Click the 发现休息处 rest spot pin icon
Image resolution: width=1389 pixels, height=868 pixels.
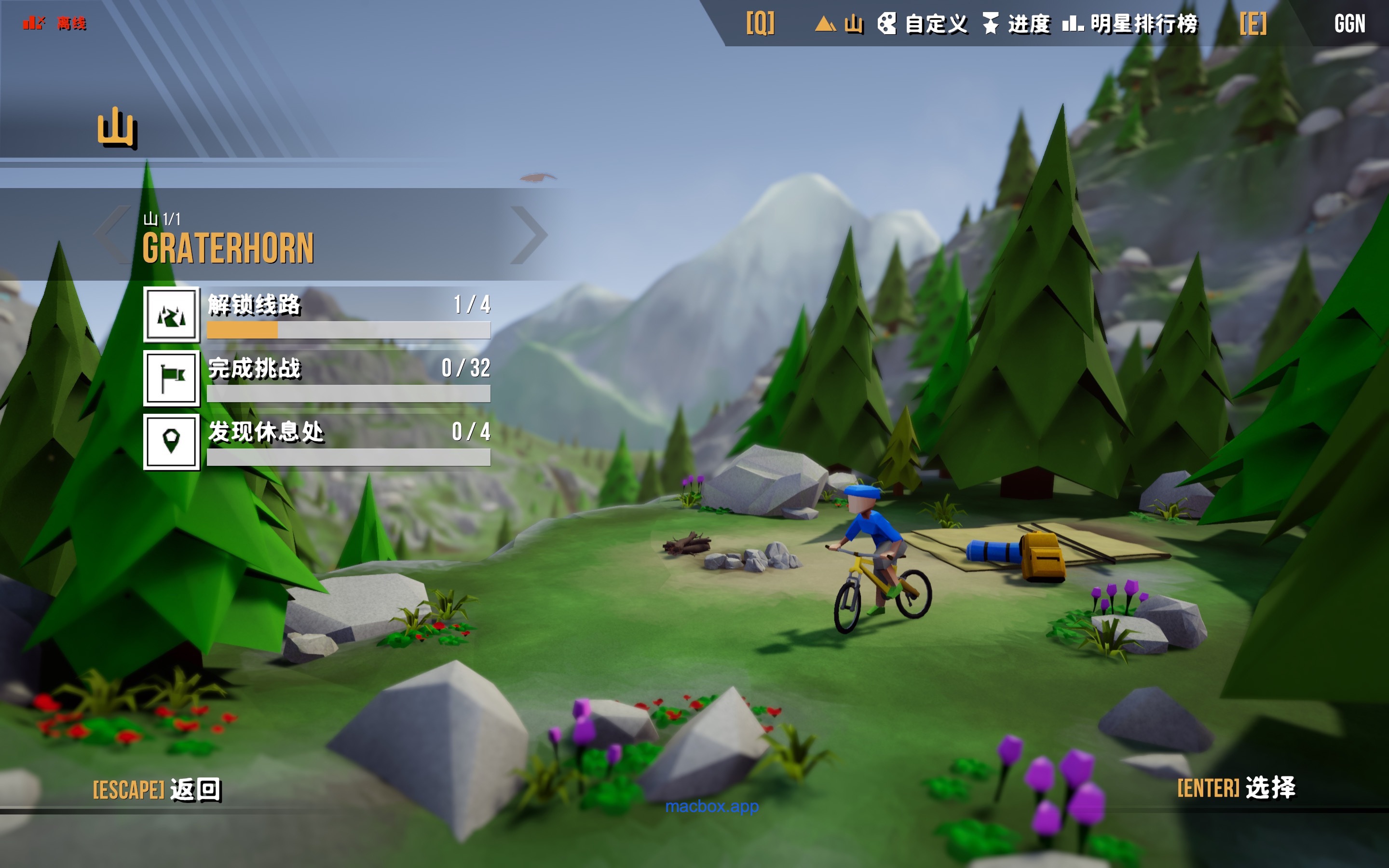click(172, 442)
